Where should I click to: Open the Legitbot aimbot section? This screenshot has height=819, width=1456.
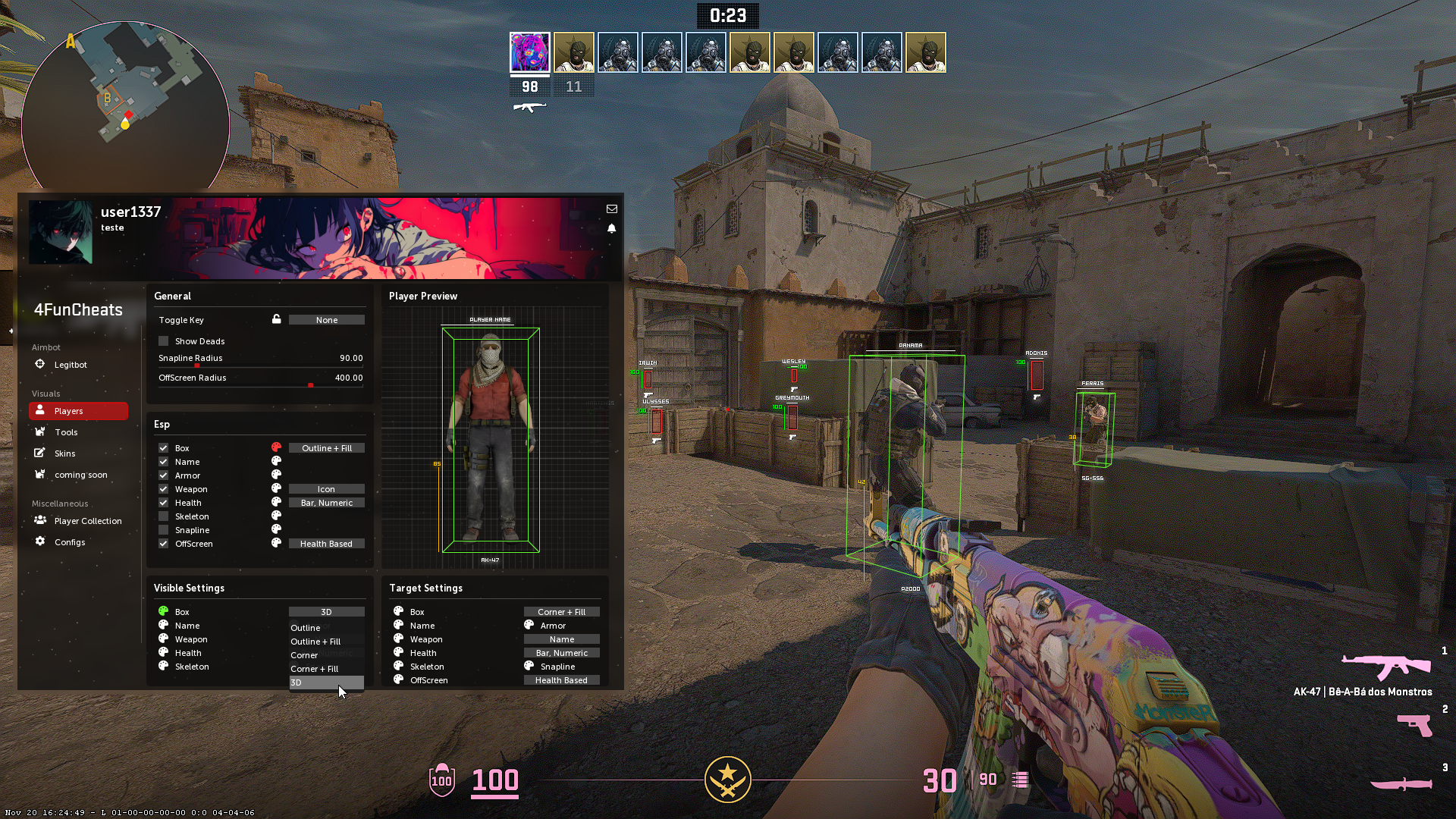[70, 365]
